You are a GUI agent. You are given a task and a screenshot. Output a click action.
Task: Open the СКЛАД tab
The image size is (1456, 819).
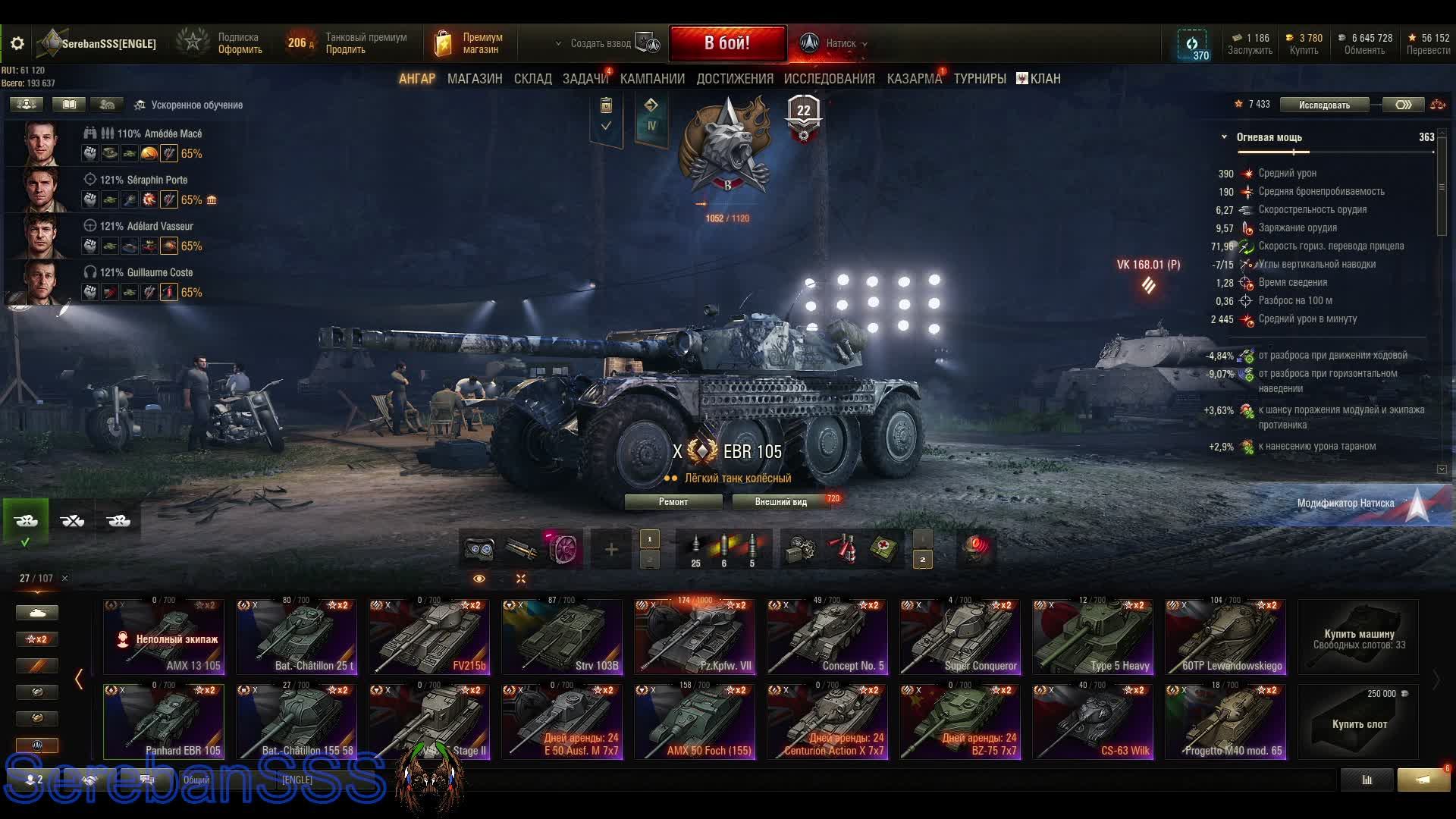(x=532, y=79)
